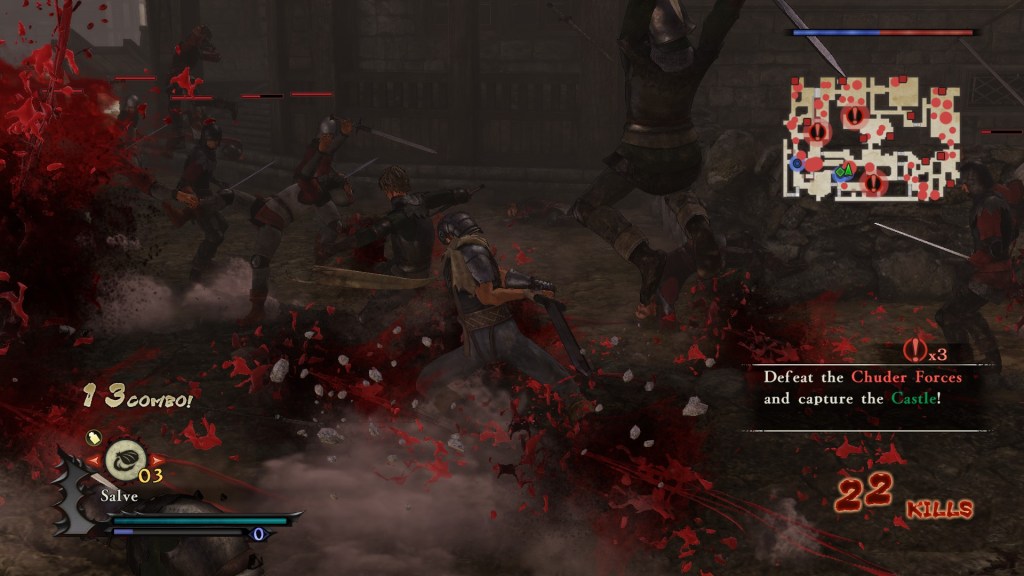This screenshot has height=576, width=1024.
Task: Cycle items with the right red arrow
Action: pyautogui.click(x=153, y=460)
